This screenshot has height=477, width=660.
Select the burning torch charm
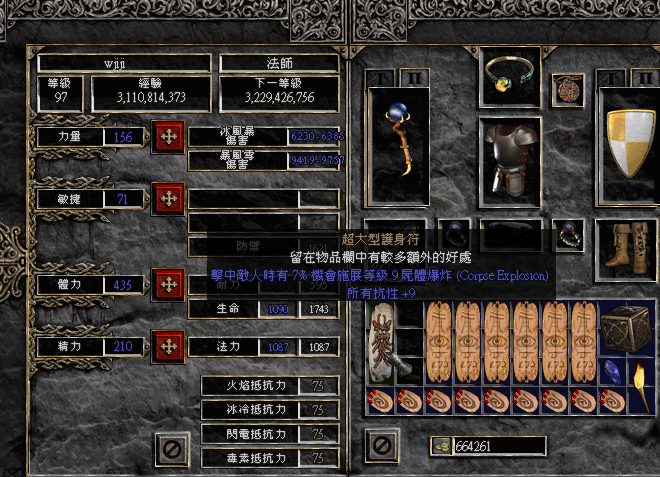click(642, 384)
